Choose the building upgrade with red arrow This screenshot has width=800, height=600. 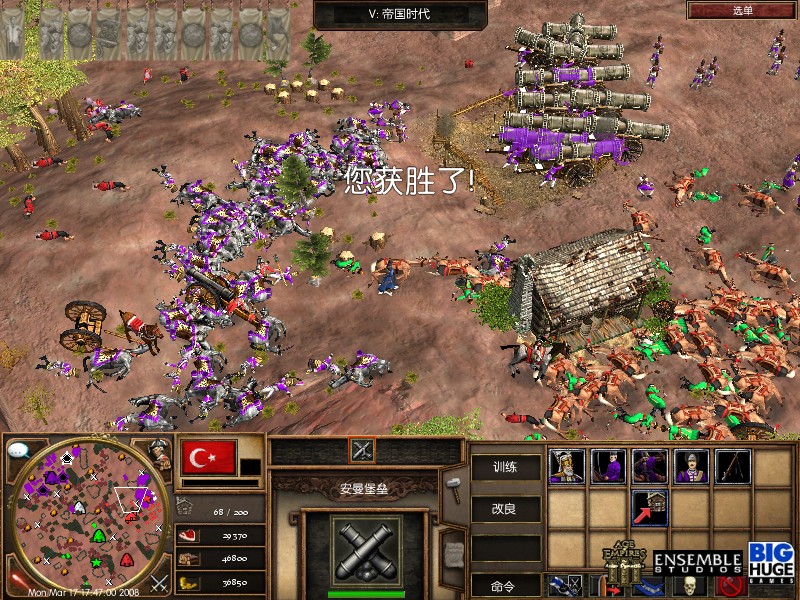point(650,508)
